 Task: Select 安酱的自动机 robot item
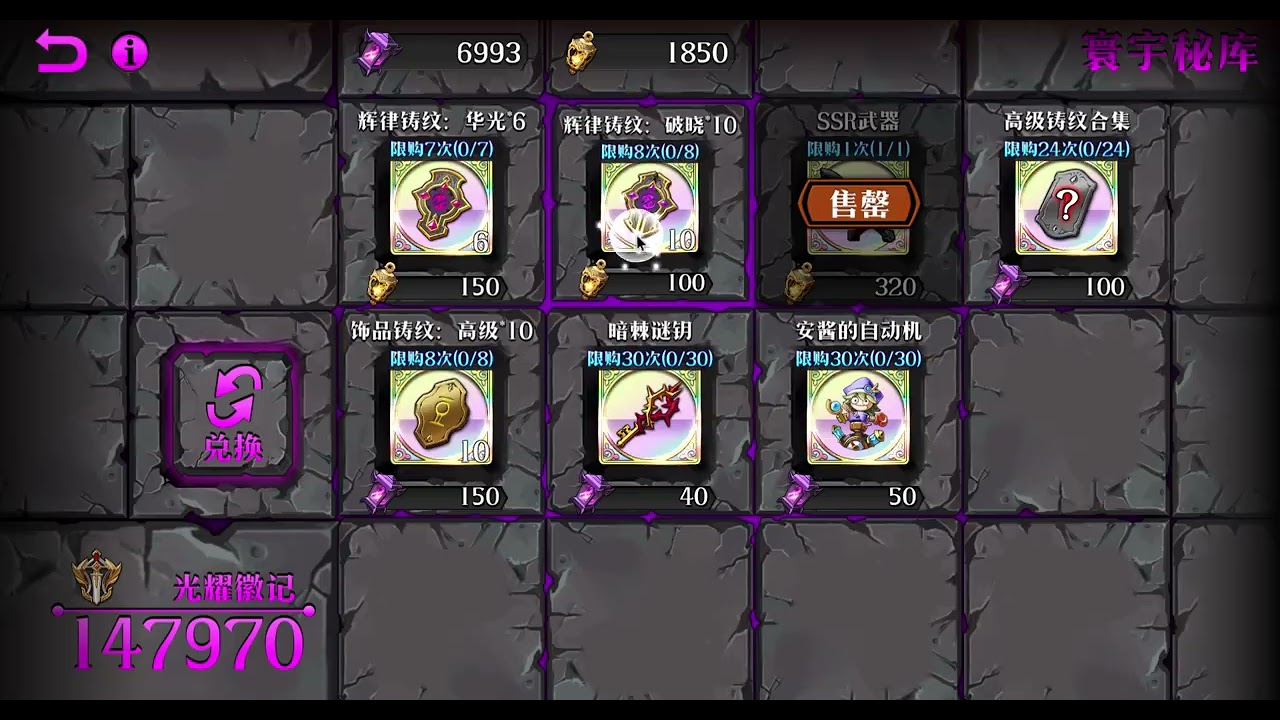[x=858, y=416]
